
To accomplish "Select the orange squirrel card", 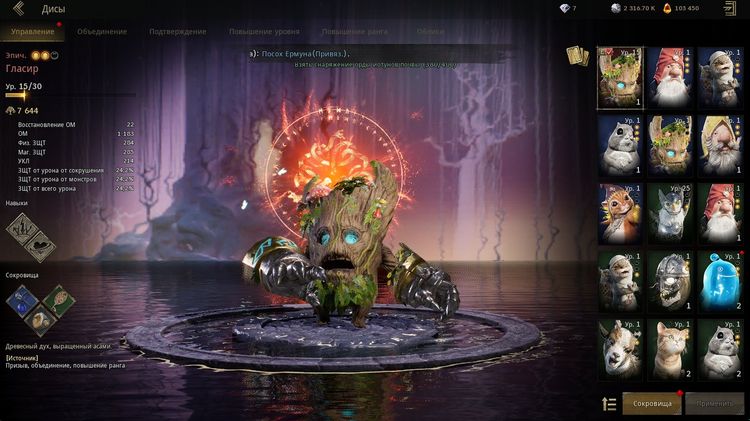I will click(x=622, y=212).
